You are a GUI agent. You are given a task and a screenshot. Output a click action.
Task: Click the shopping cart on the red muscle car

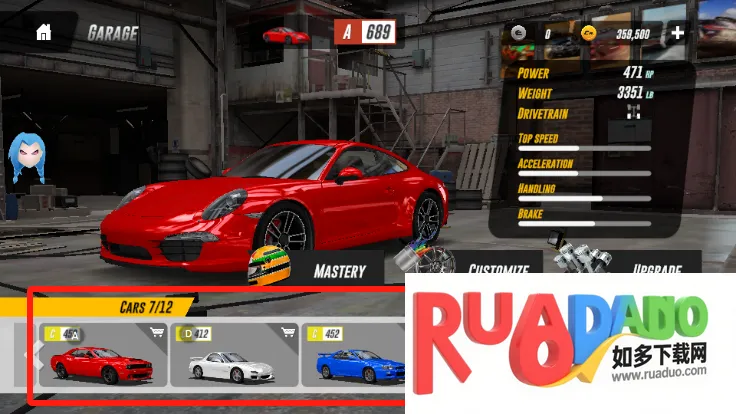pyautogui.click(x=156, y=333)
